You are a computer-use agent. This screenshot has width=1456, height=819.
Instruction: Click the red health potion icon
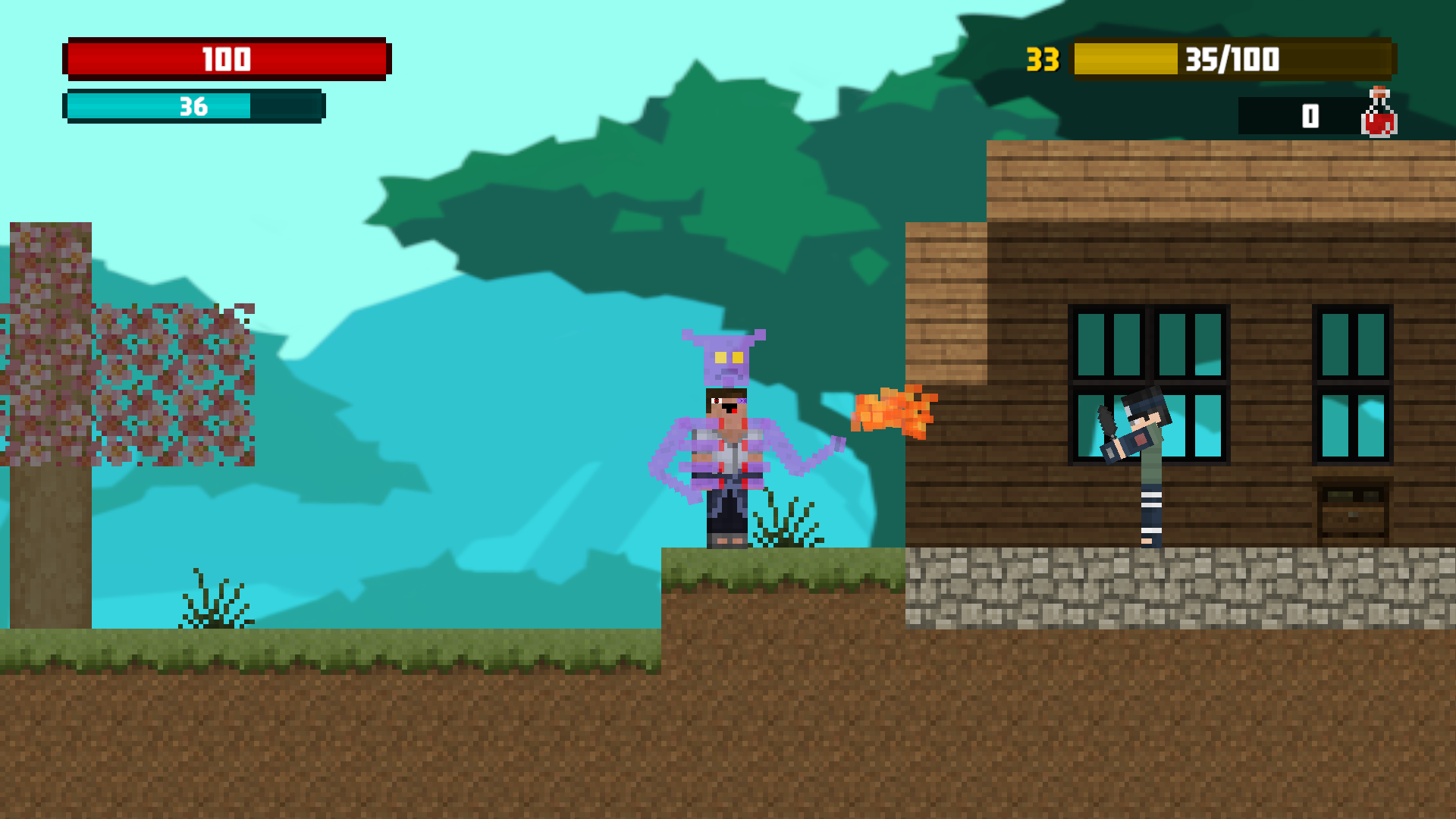(x=1379, y=115)
